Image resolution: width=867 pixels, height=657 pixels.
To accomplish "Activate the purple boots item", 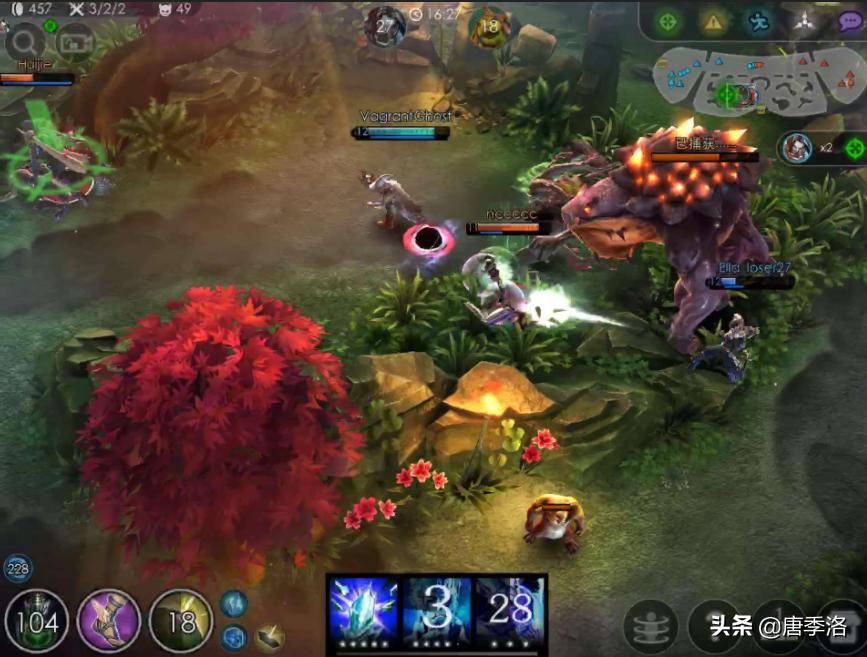I will pyautogui.click(x=109, y=621).
